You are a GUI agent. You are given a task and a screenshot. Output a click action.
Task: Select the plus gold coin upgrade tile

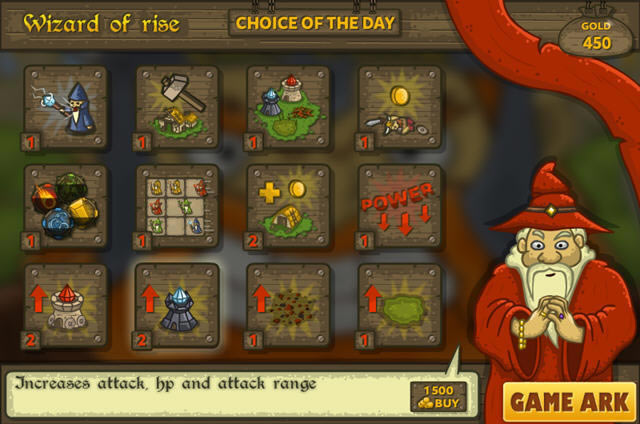point(288,206)
